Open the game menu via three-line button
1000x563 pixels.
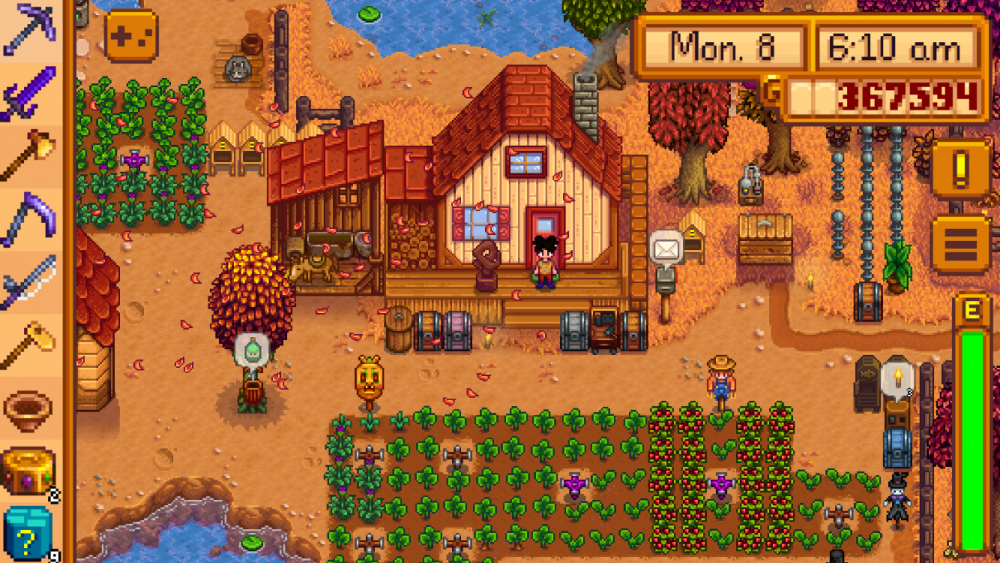point(961,244)
